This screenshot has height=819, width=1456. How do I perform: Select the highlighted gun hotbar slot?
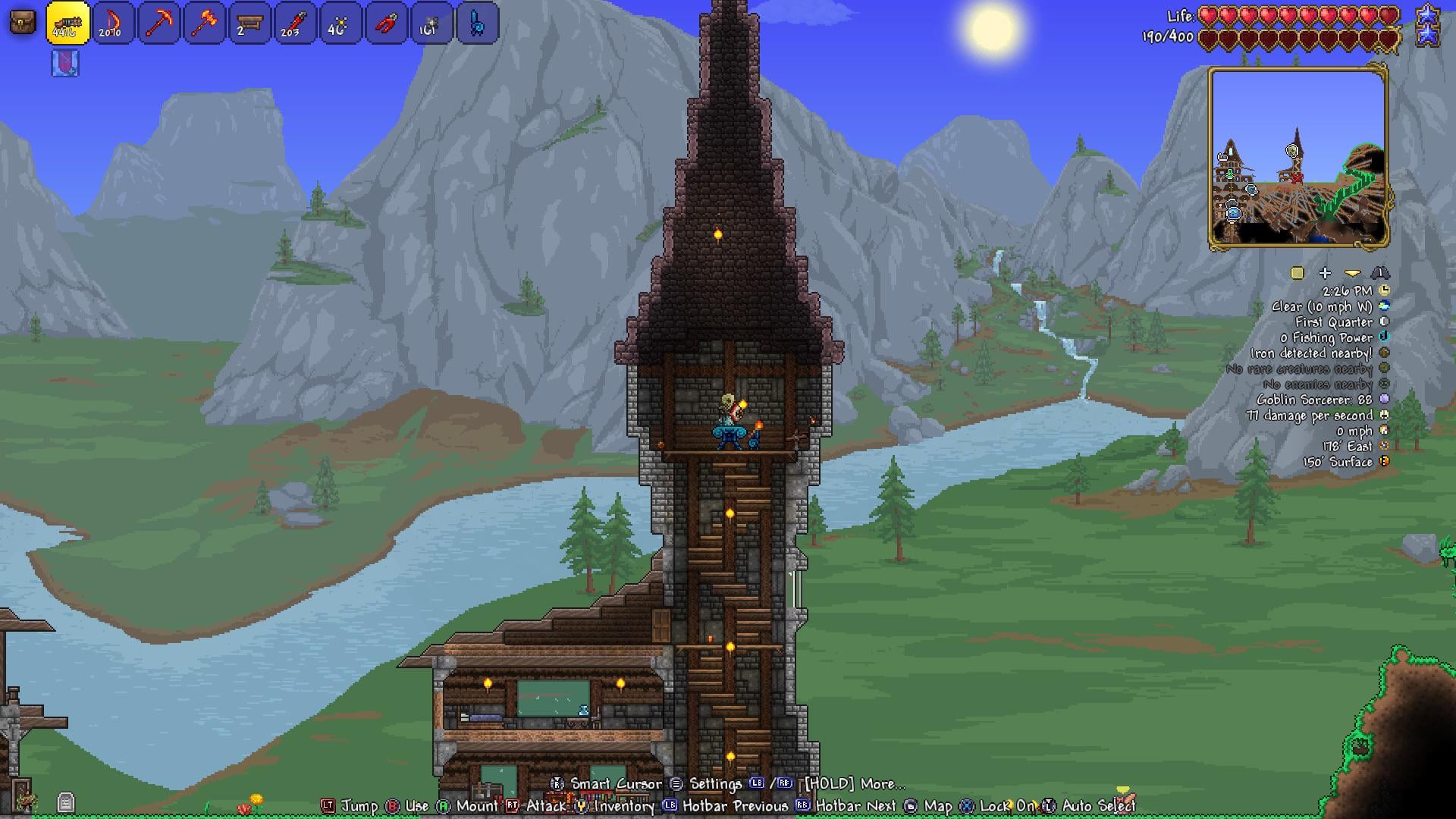(x=67, y=23)
